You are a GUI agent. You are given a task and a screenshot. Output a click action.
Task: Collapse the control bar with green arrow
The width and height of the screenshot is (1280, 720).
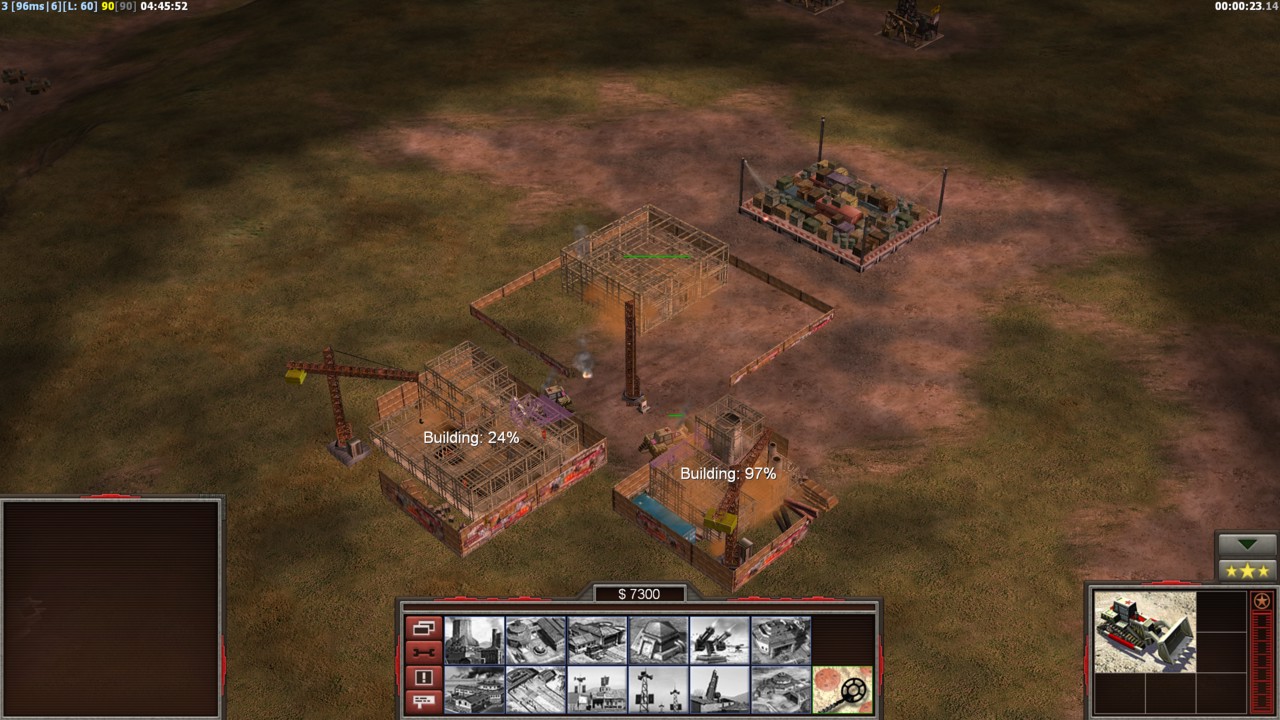coord(1248,546)
